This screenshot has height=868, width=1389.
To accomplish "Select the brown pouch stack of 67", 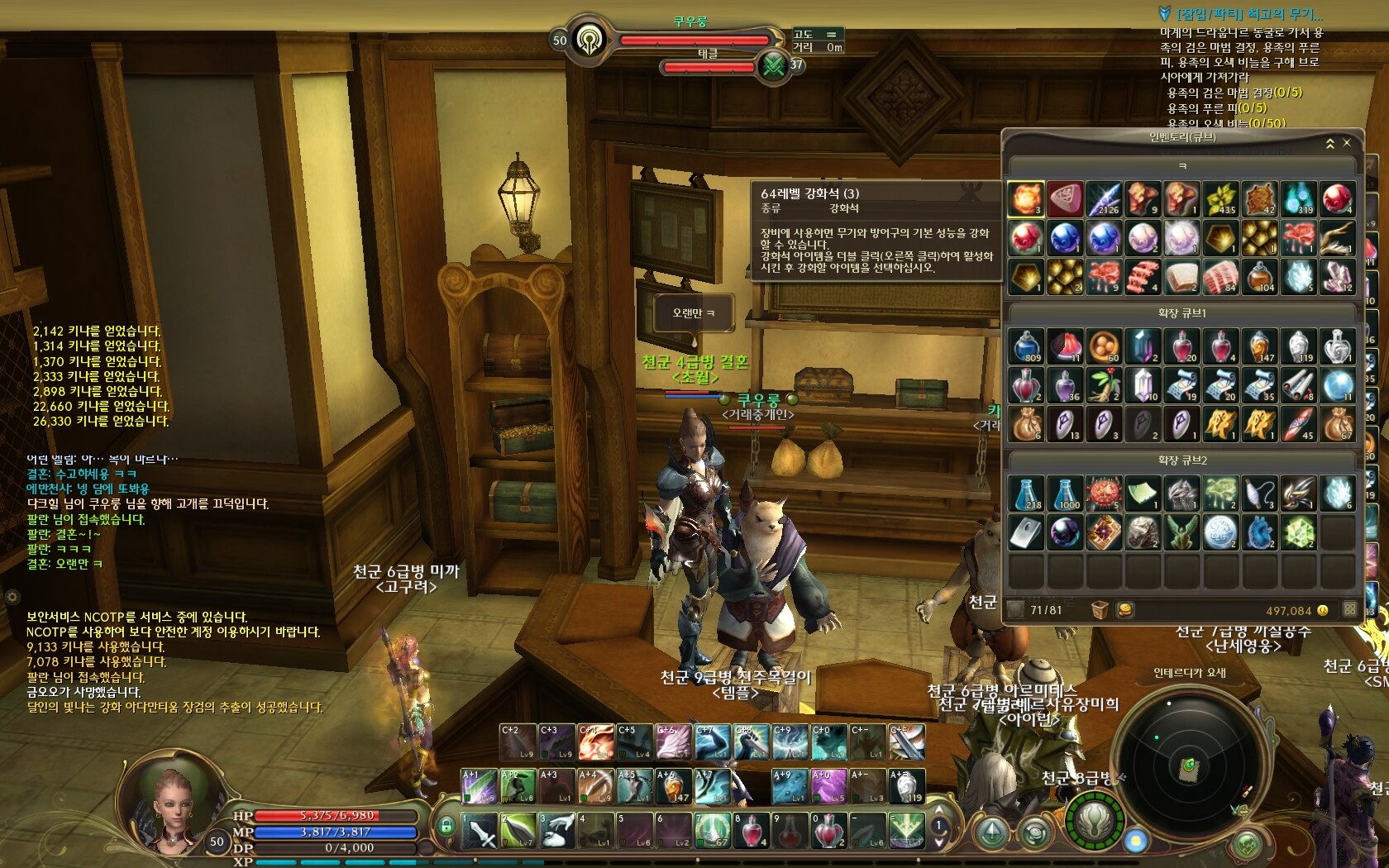I will click(1337, 423).
